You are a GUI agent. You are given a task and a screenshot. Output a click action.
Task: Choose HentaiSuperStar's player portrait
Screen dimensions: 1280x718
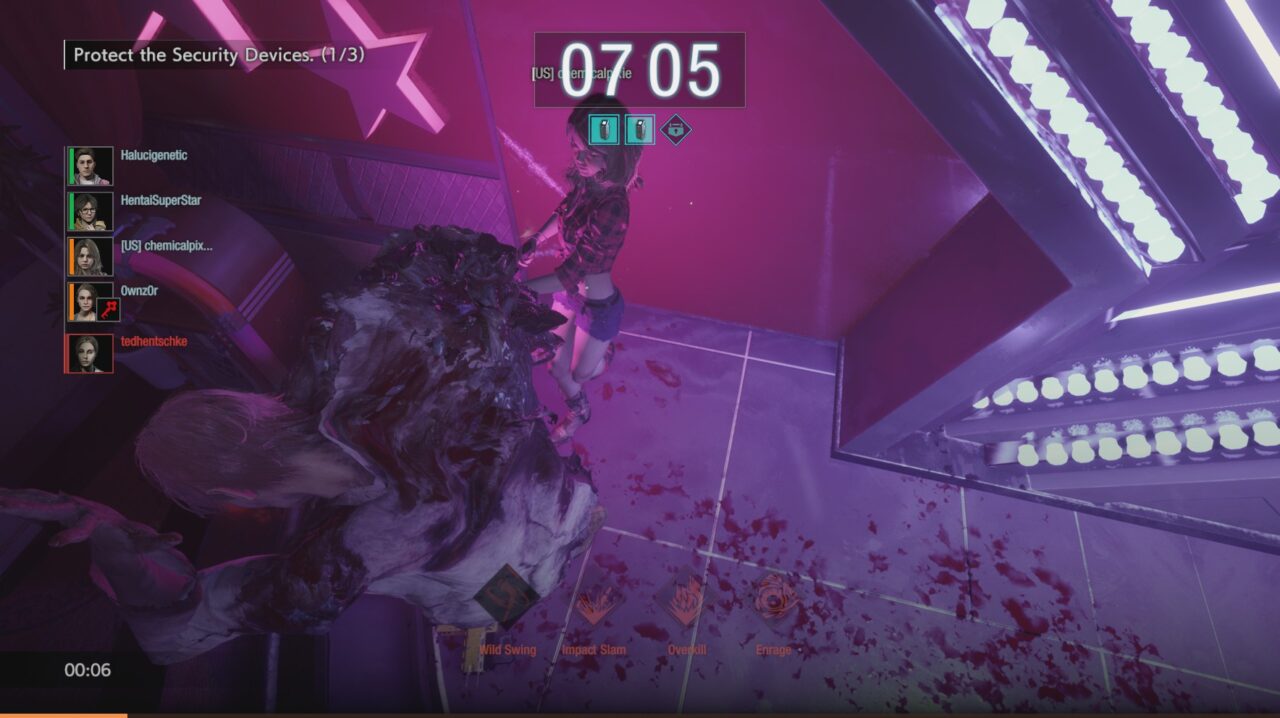pyautogui.click(x=91, y=211)
